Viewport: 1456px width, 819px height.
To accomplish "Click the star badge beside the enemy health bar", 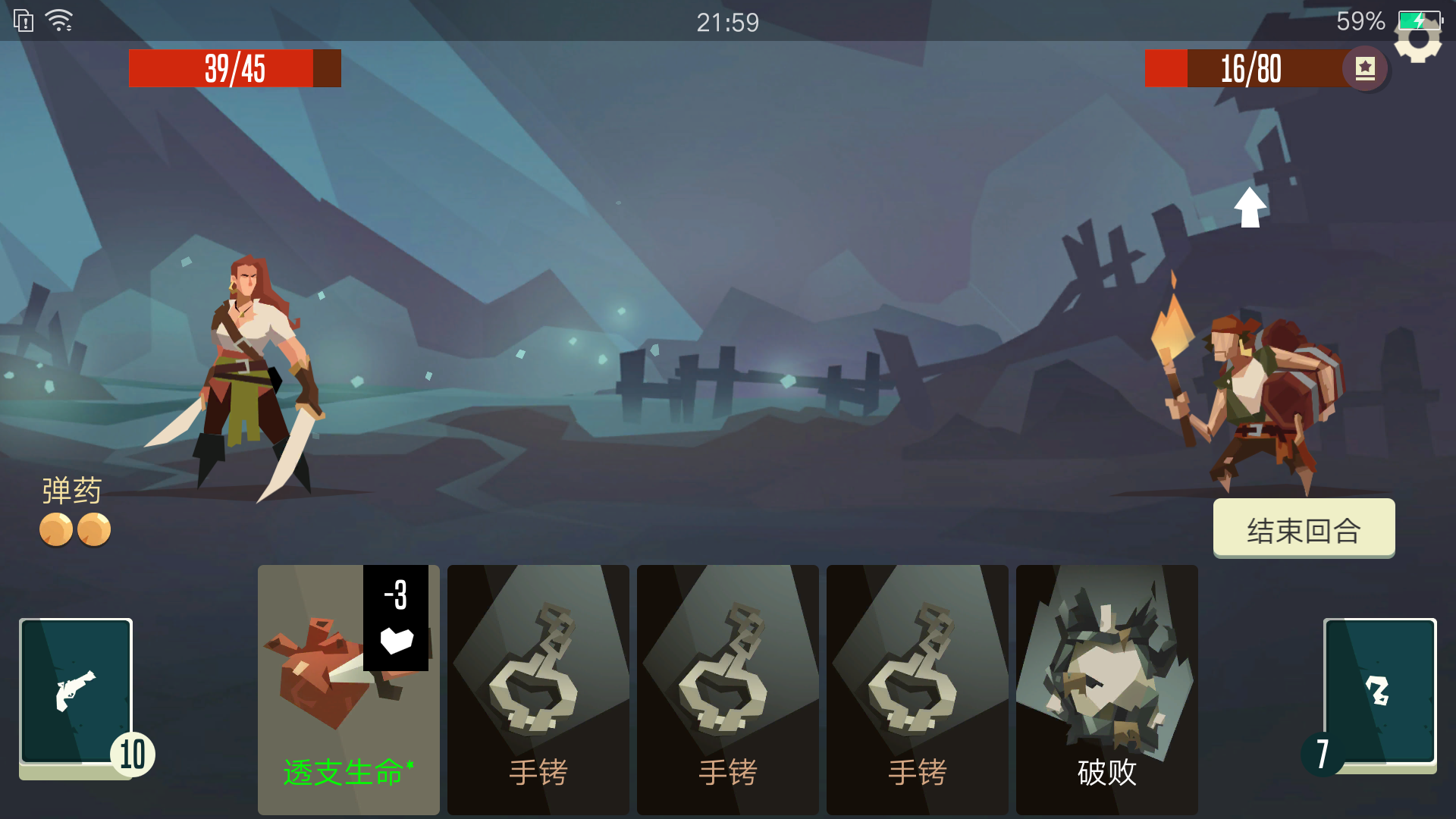I will click(x=1365, y=67).
